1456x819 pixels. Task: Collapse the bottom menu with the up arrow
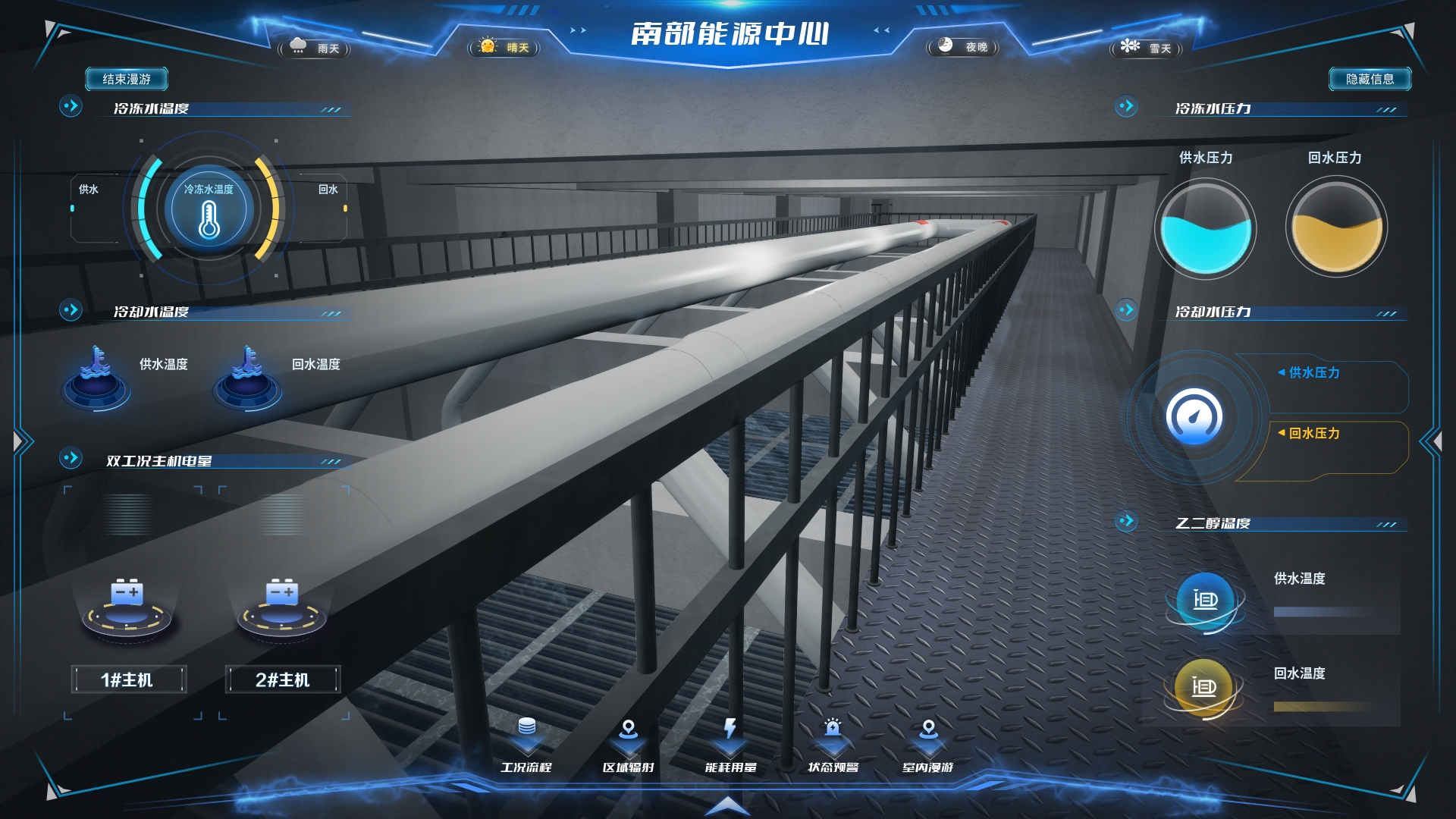tap(728, 805)
